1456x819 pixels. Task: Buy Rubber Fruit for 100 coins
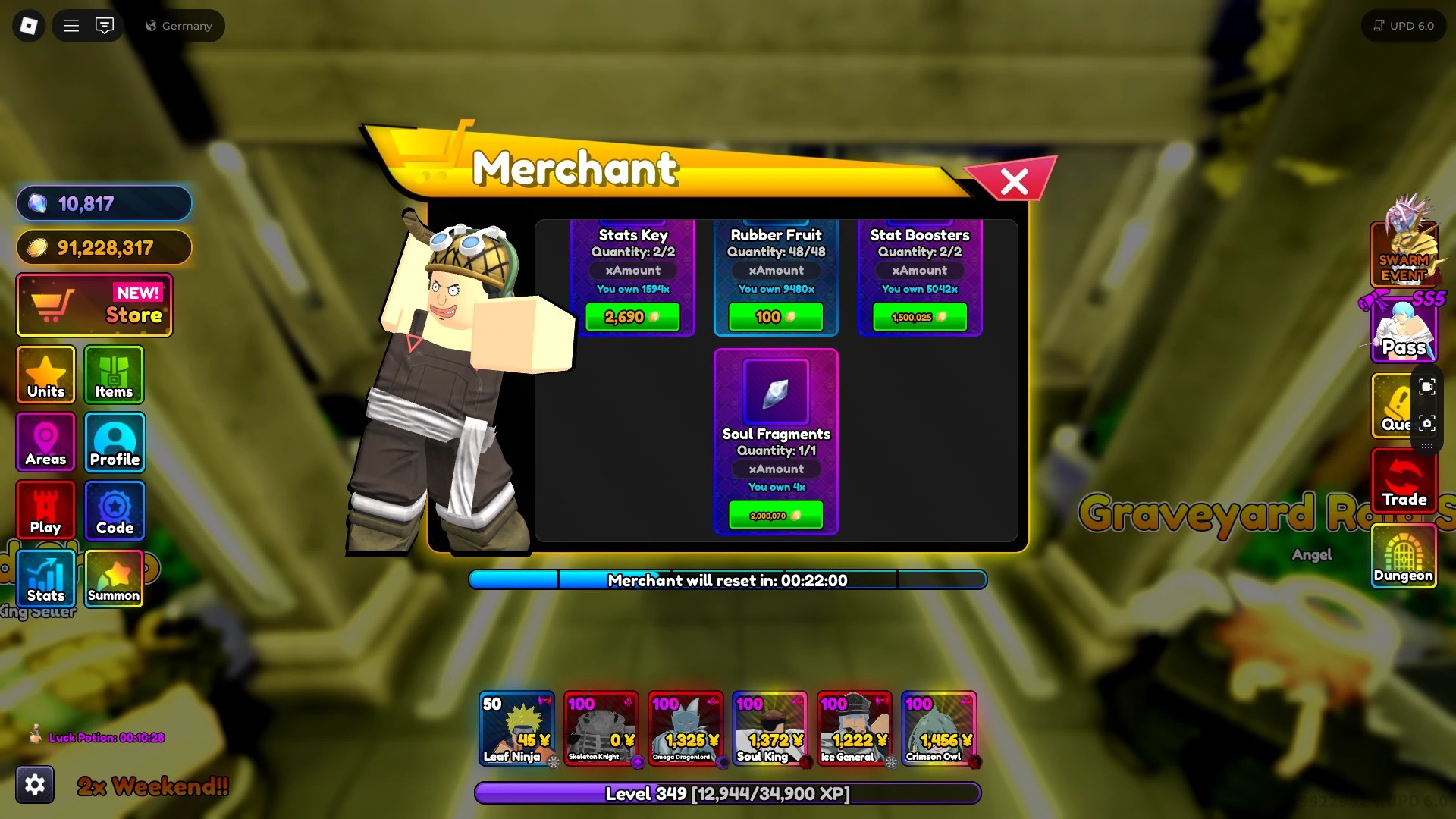(x=776, y=316)
